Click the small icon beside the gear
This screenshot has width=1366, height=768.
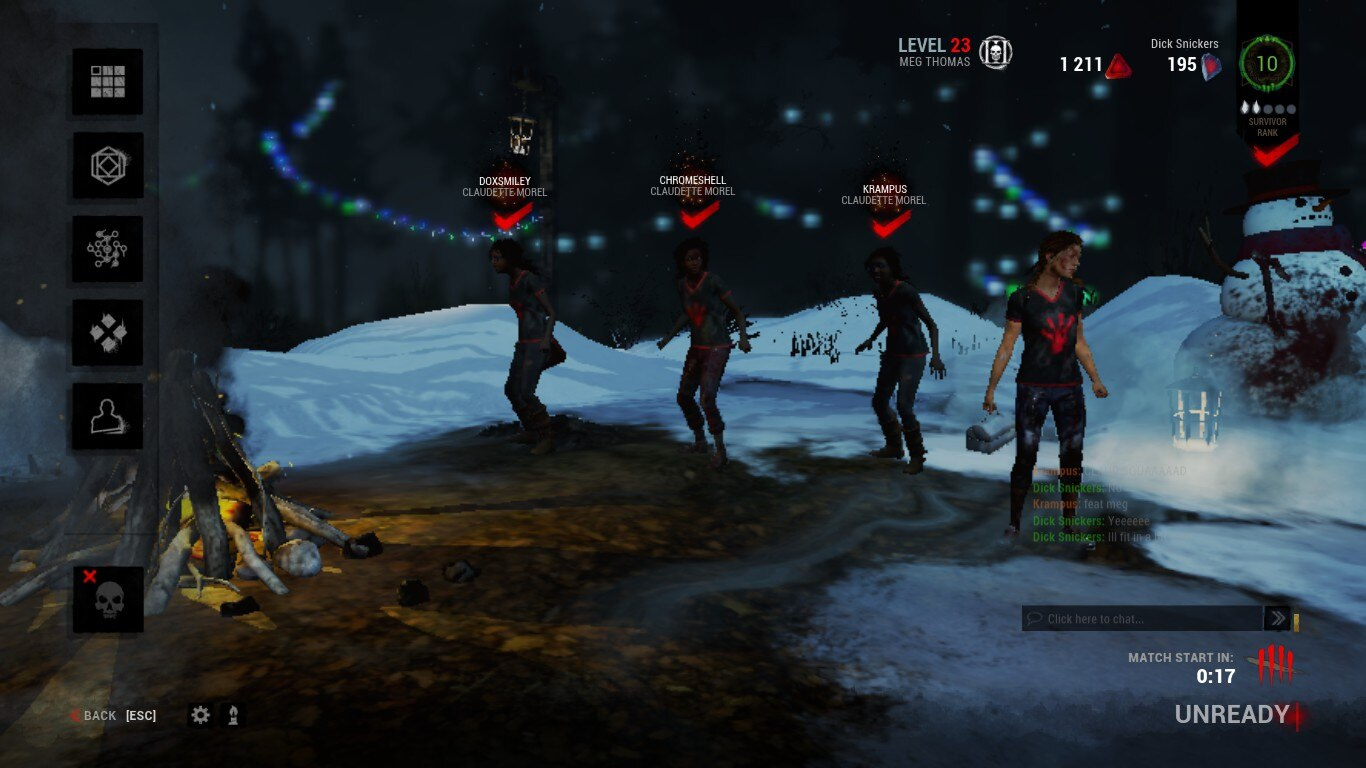[x=233, y=715]
